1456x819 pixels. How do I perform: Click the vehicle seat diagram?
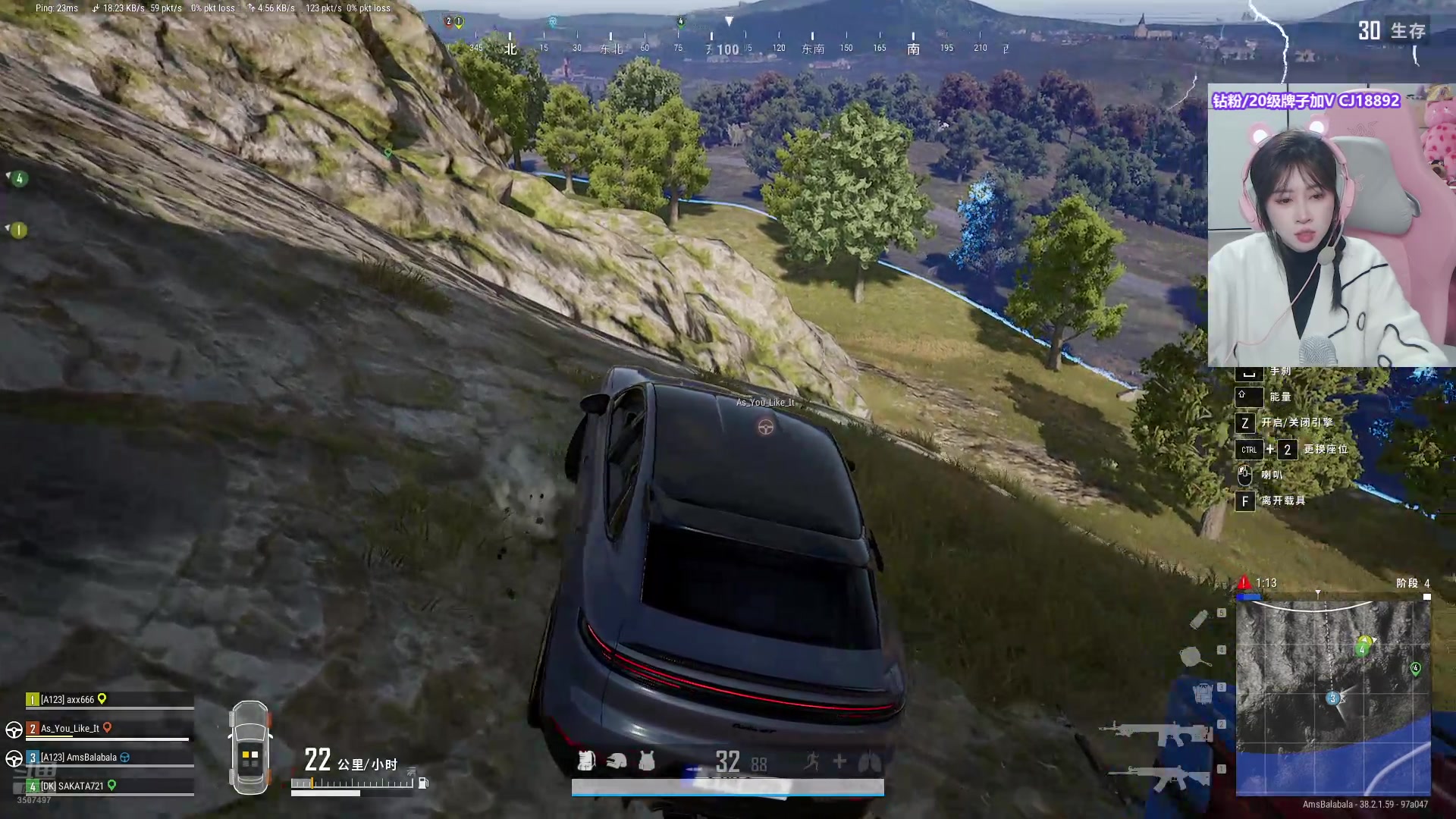(250, 748)
